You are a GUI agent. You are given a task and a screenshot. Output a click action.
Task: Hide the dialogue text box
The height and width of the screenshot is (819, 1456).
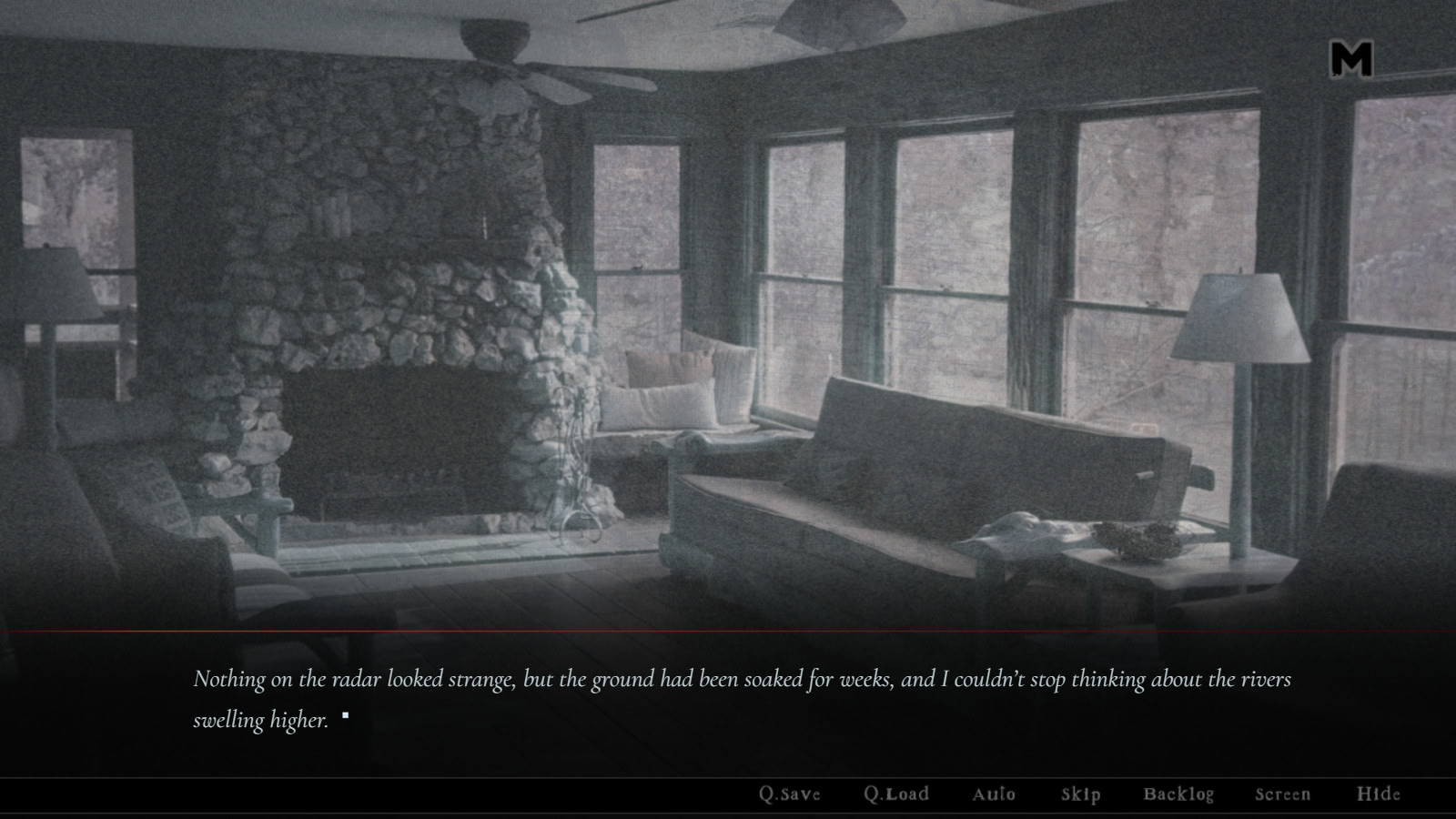point(1379,794)
